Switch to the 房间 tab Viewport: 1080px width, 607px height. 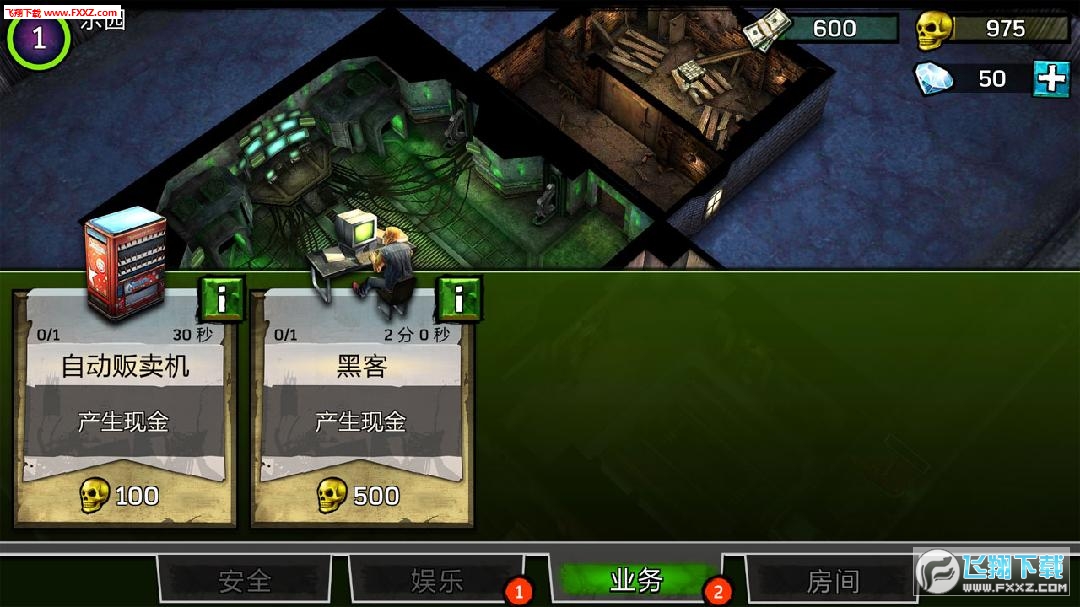832,580
